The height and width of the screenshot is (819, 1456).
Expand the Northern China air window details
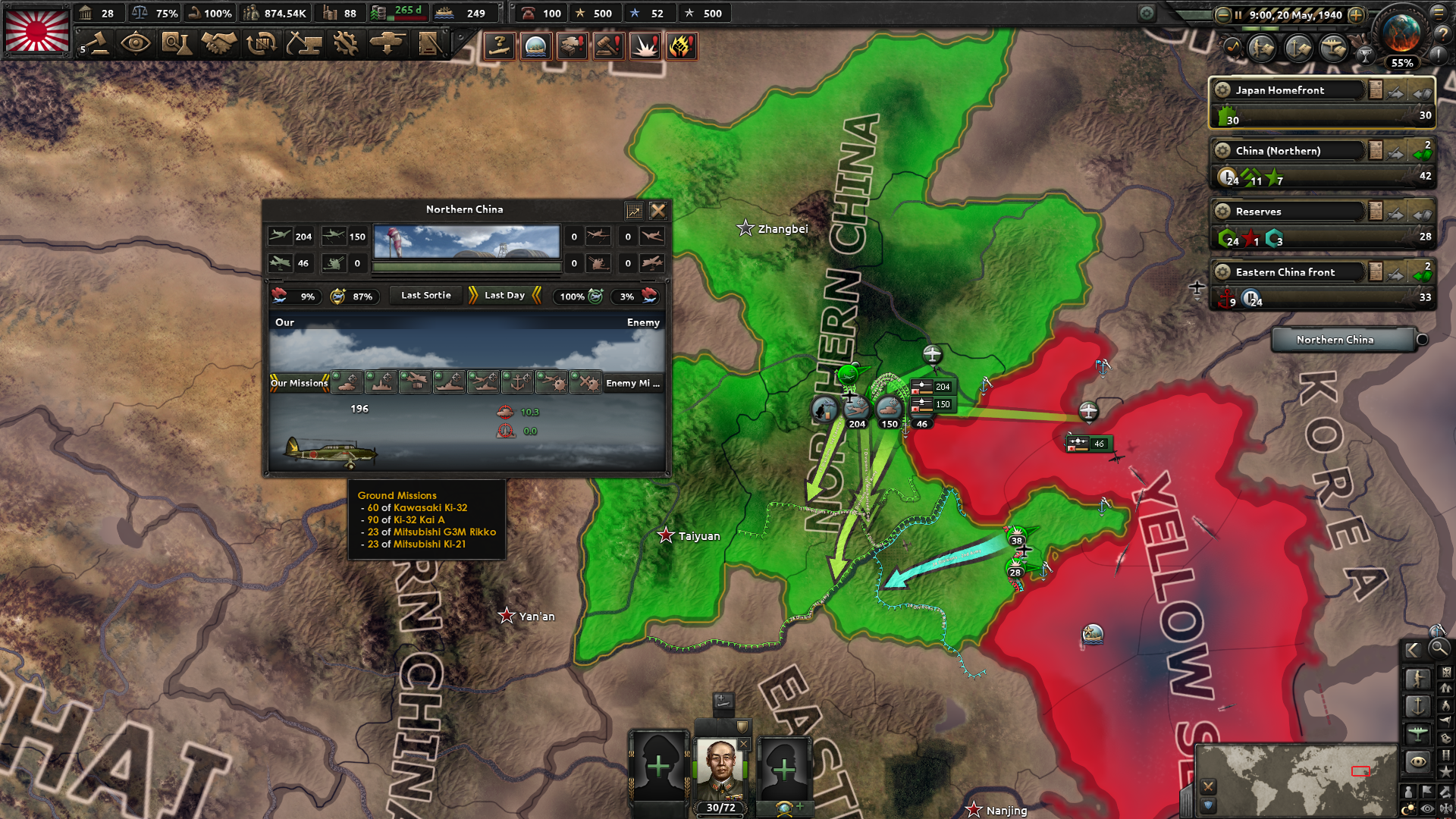634,211
